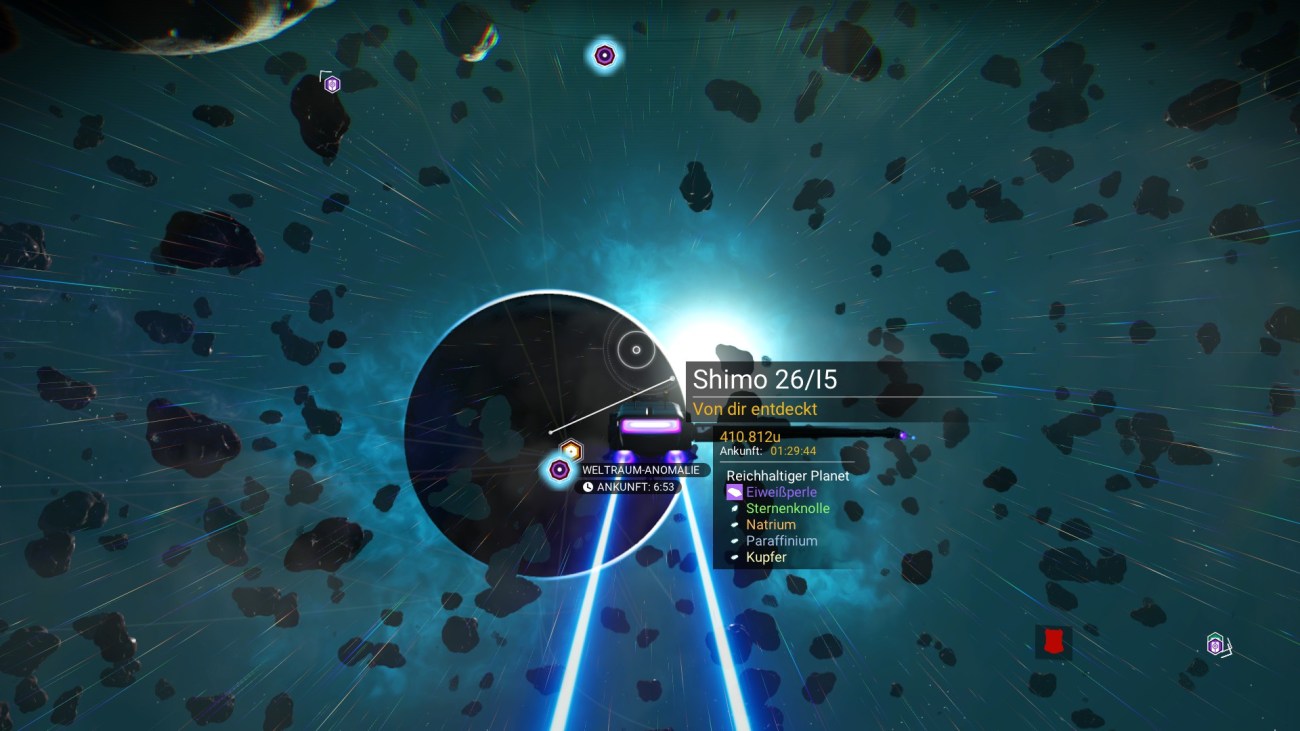This screenshot has width=1300, height=731.
Task: Select the green-topped purple hexagon marker
Action: coord(1215,643)
